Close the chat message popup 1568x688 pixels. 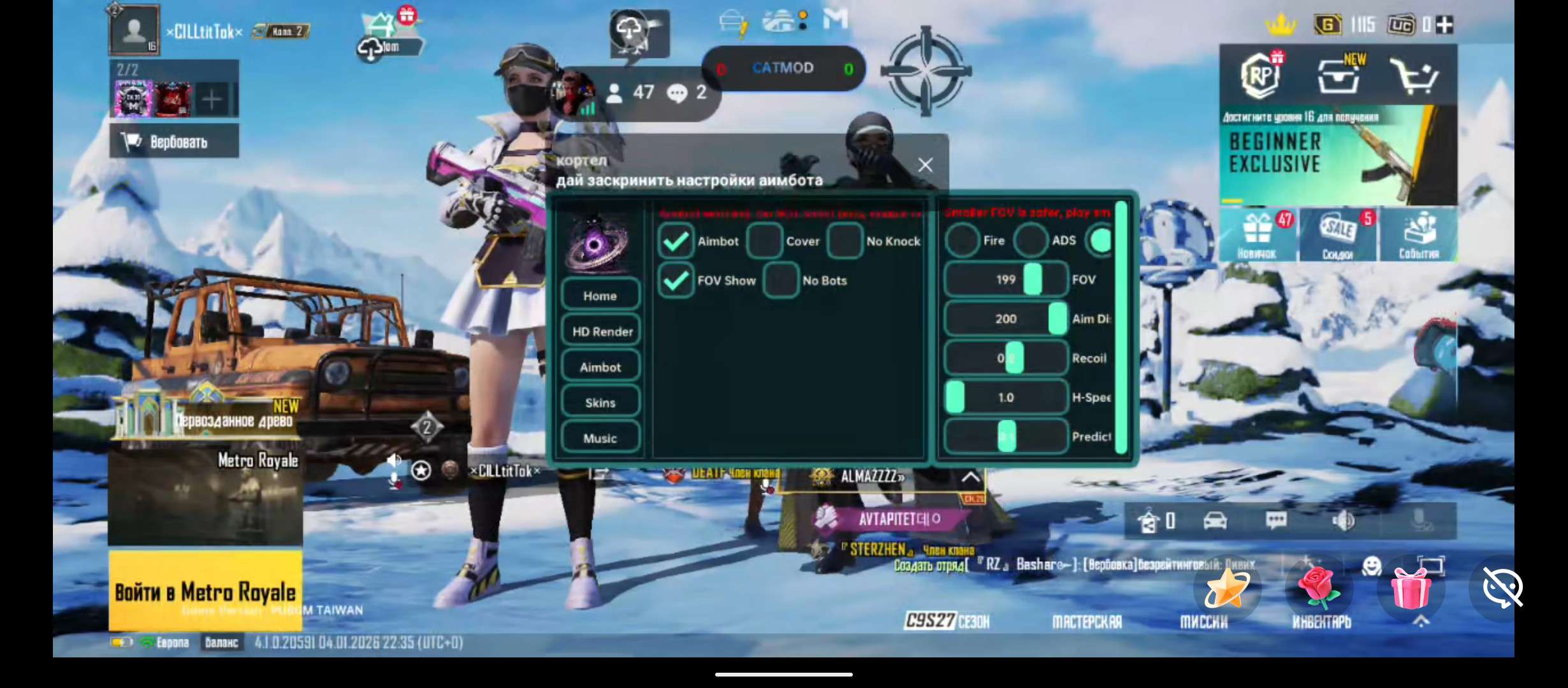tap(926, 165)
